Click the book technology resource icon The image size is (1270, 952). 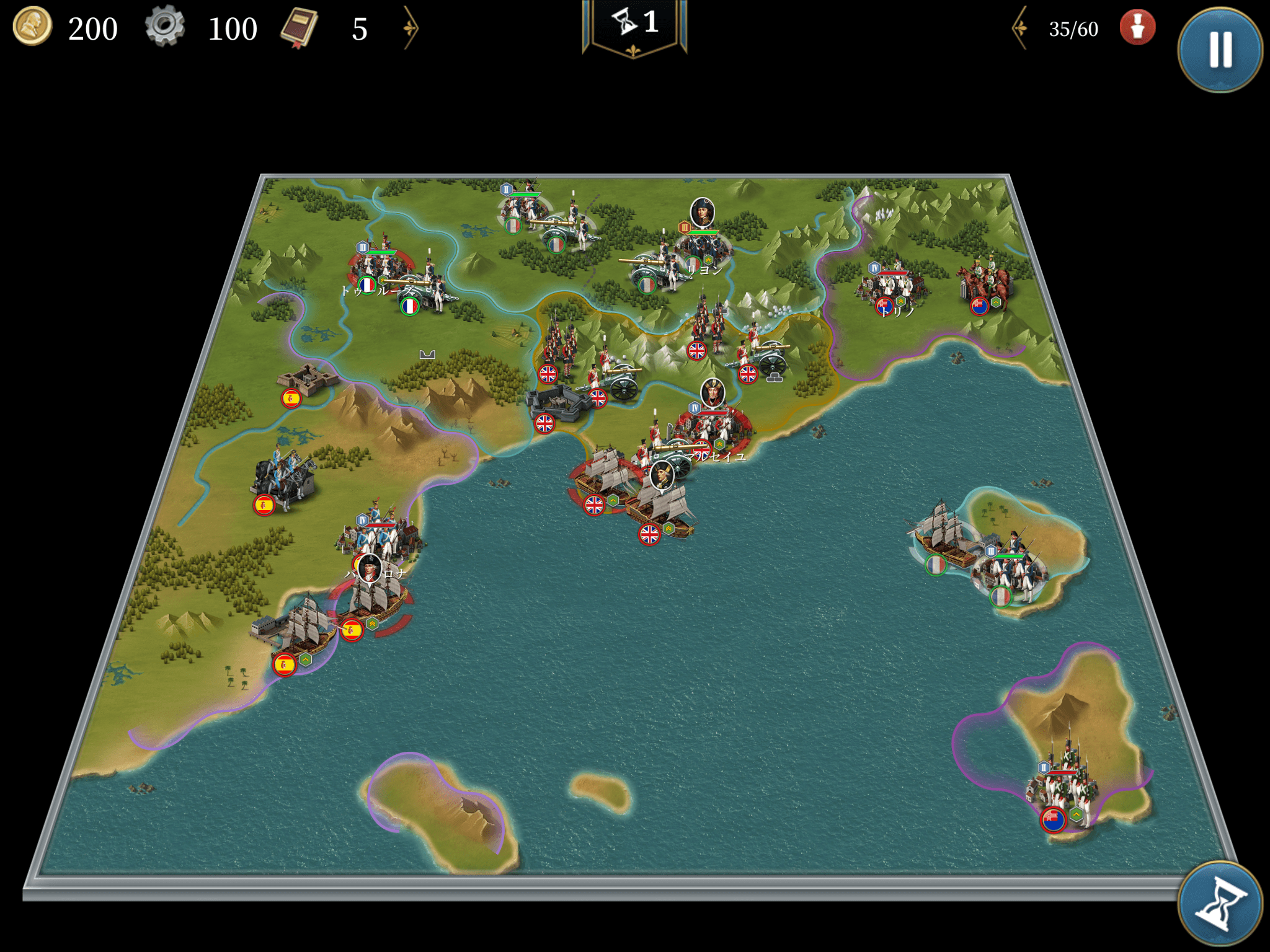(300, 28)
